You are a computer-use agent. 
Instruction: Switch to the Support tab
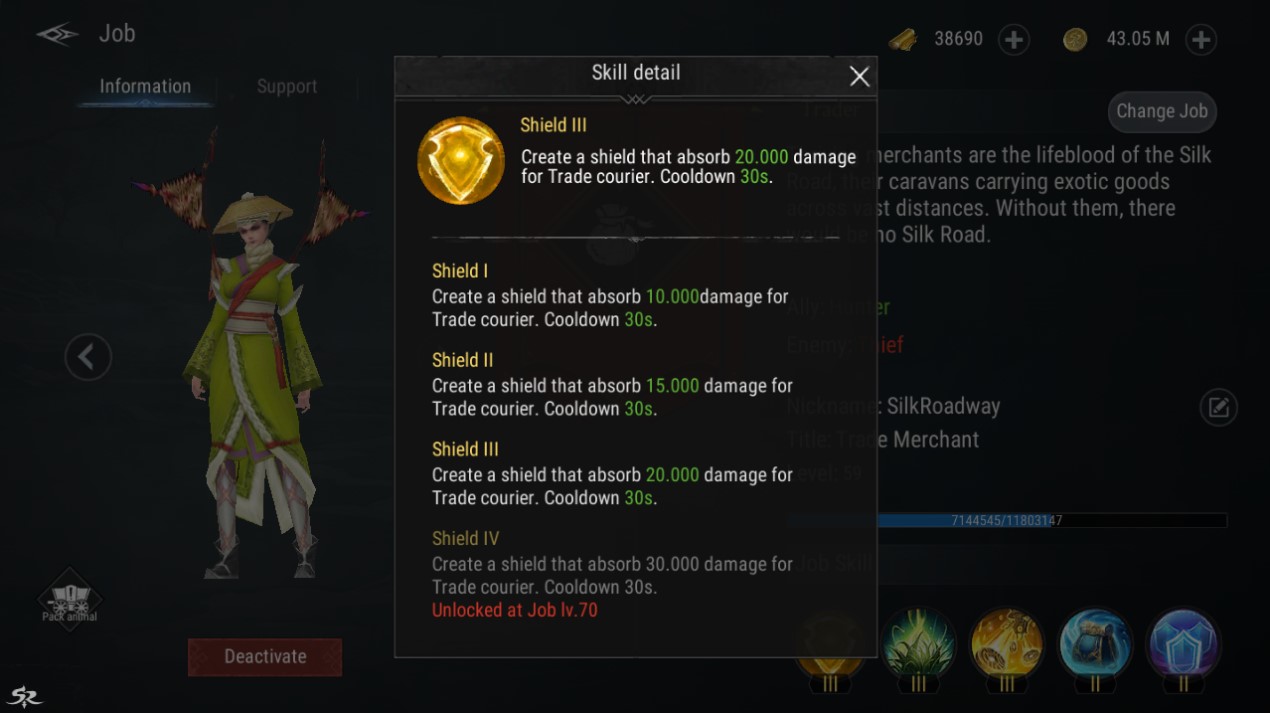[x=287, y=87]
